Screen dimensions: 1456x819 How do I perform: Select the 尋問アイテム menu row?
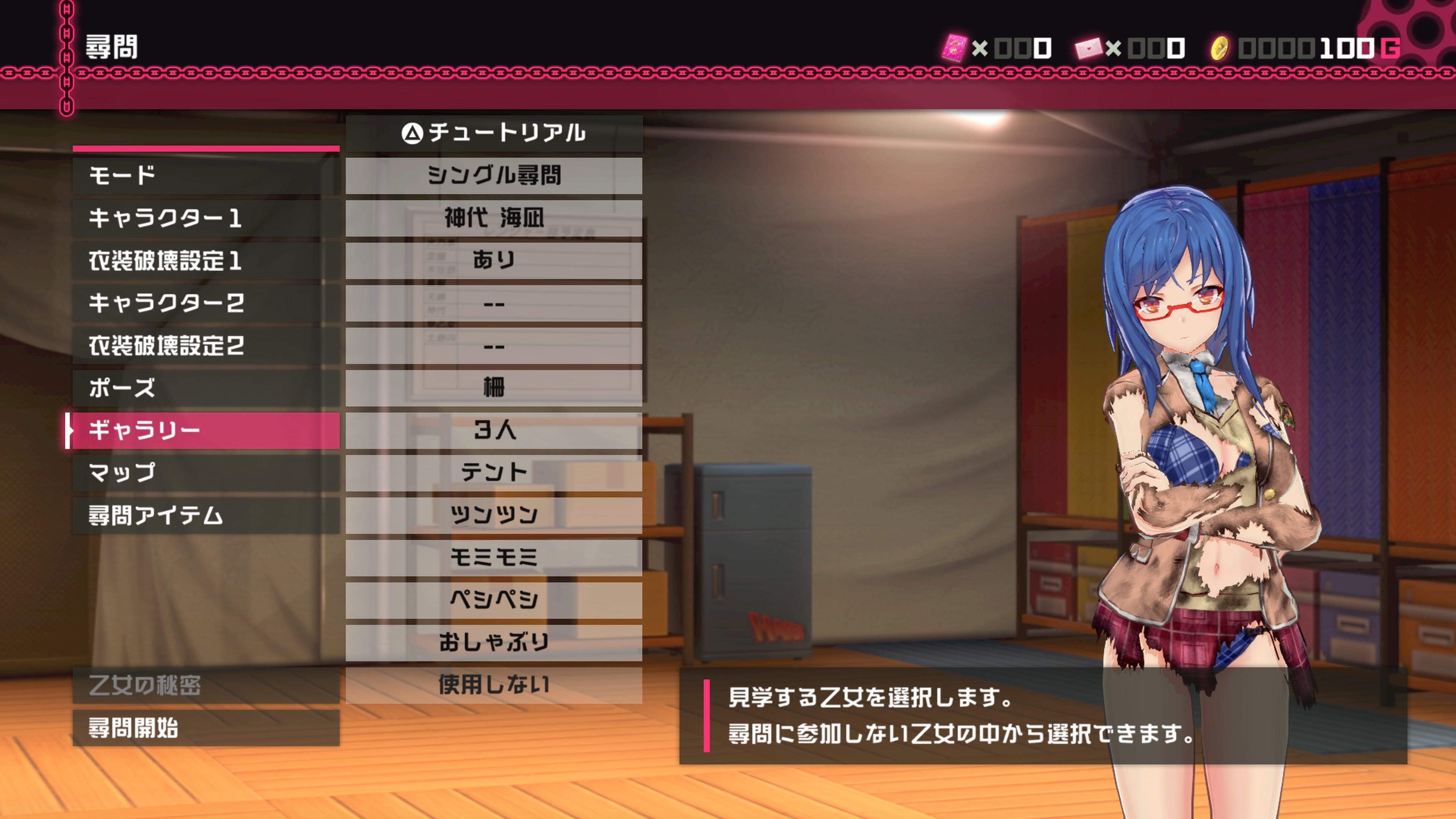click(206, 515)
